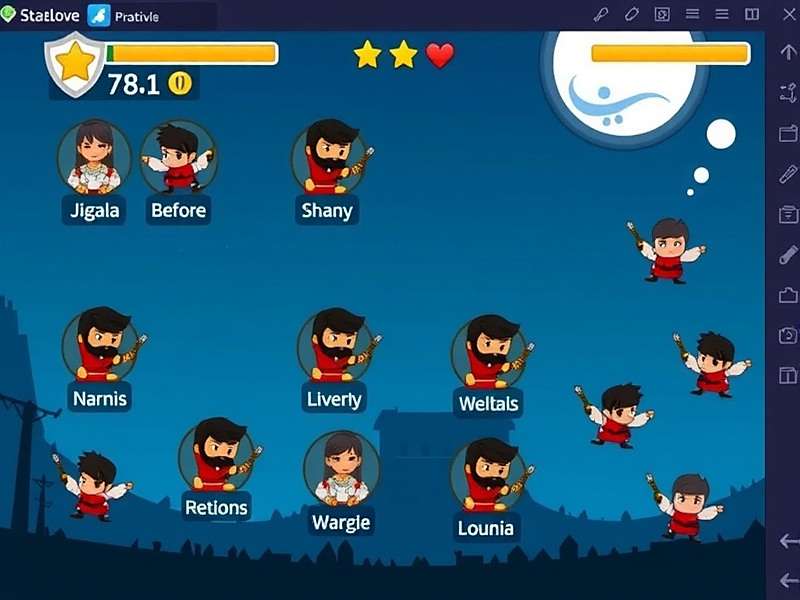
Task: Choose the Wargle character portrait
Action: (x=341, y=468)
